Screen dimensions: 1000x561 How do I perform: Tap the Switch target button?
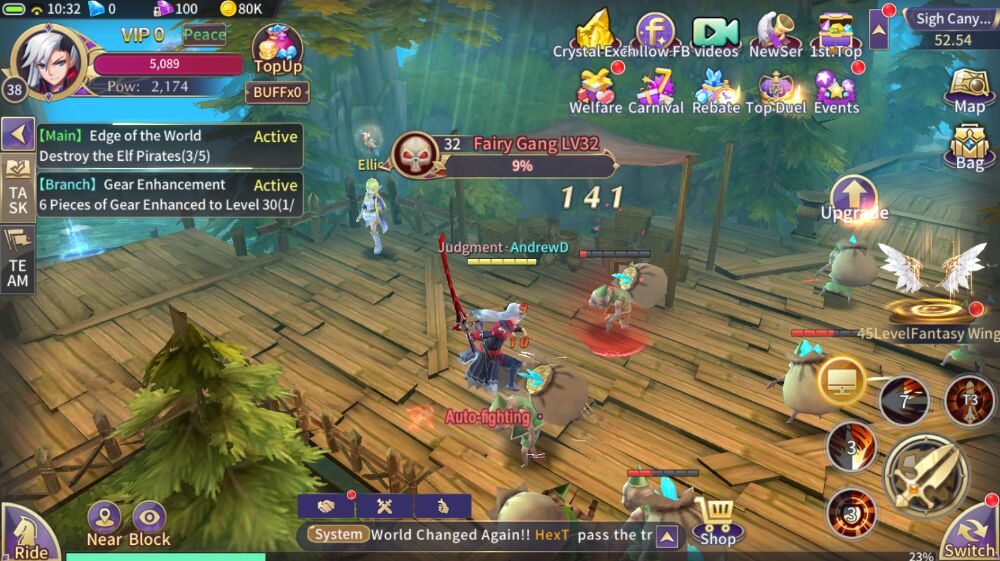pos(970,532)
